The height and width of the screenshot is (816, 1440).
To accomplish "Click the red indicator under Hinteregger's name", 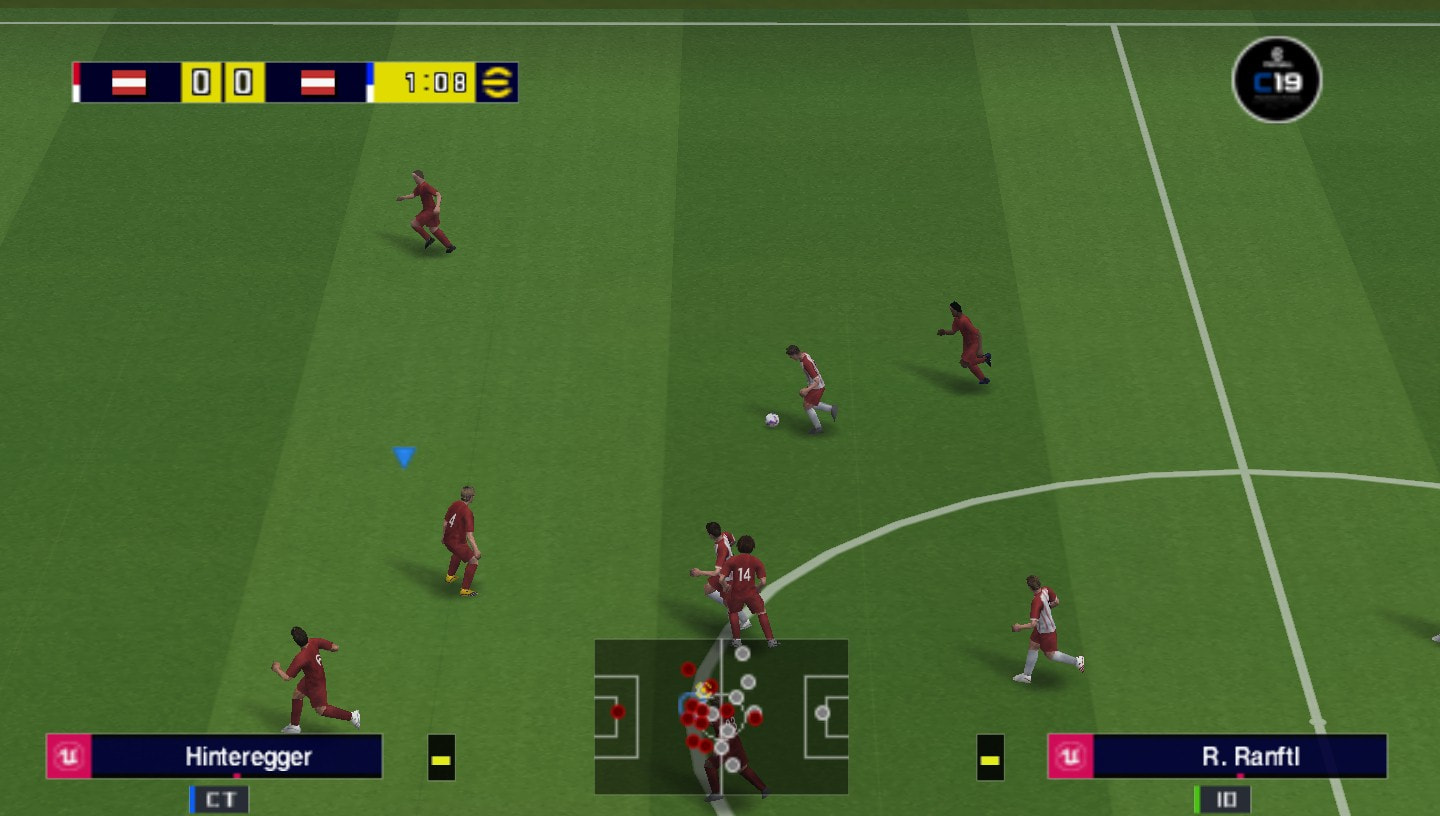I will pos(236,776).
